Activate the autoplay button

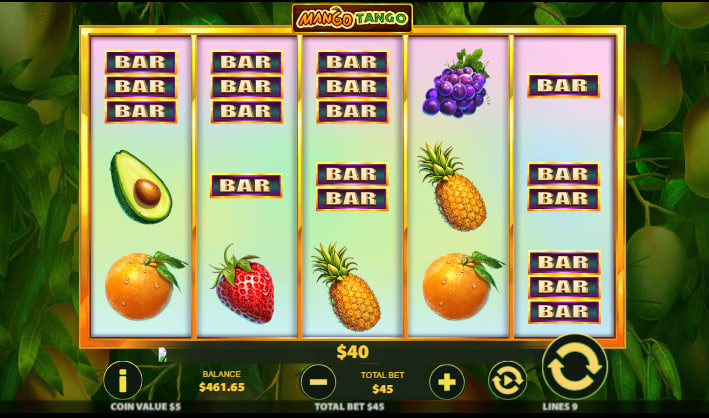507,381
